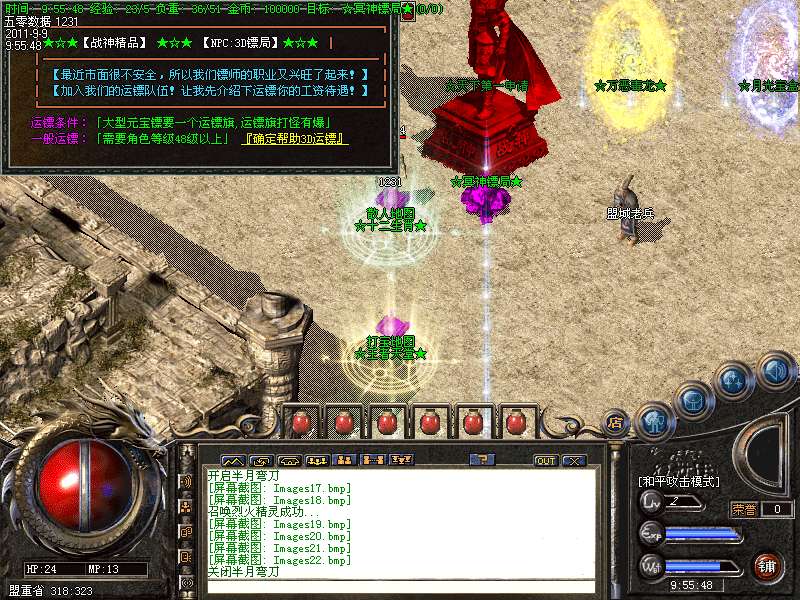Image resolution: width=800 pixels, height=600 pixels.
Task: Use the first red potion belt slot
Action: click(300, 422)
